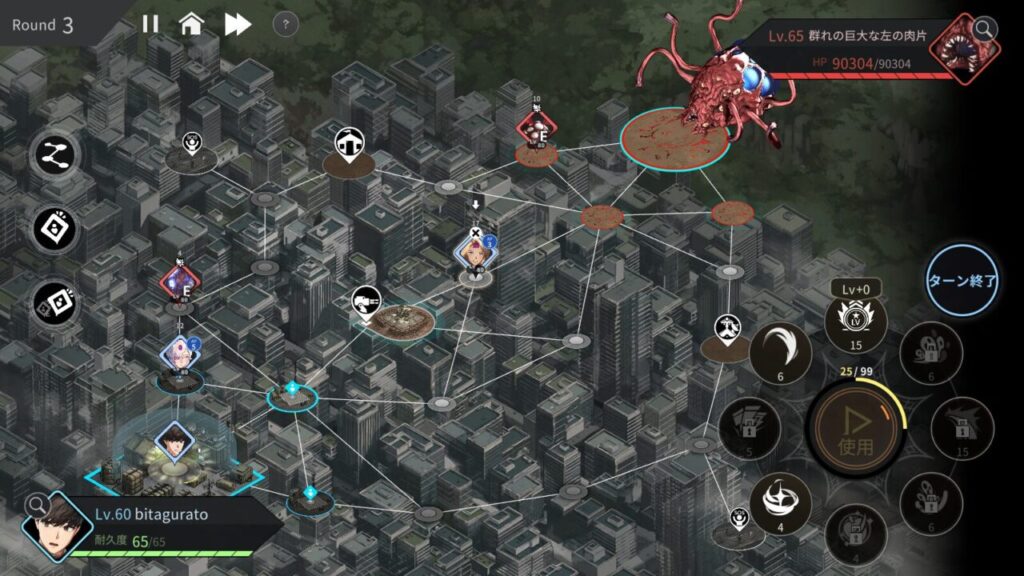Choose the claw slash skill costing 6
This screenshot has width=1024, height=576.
(780, 351)
